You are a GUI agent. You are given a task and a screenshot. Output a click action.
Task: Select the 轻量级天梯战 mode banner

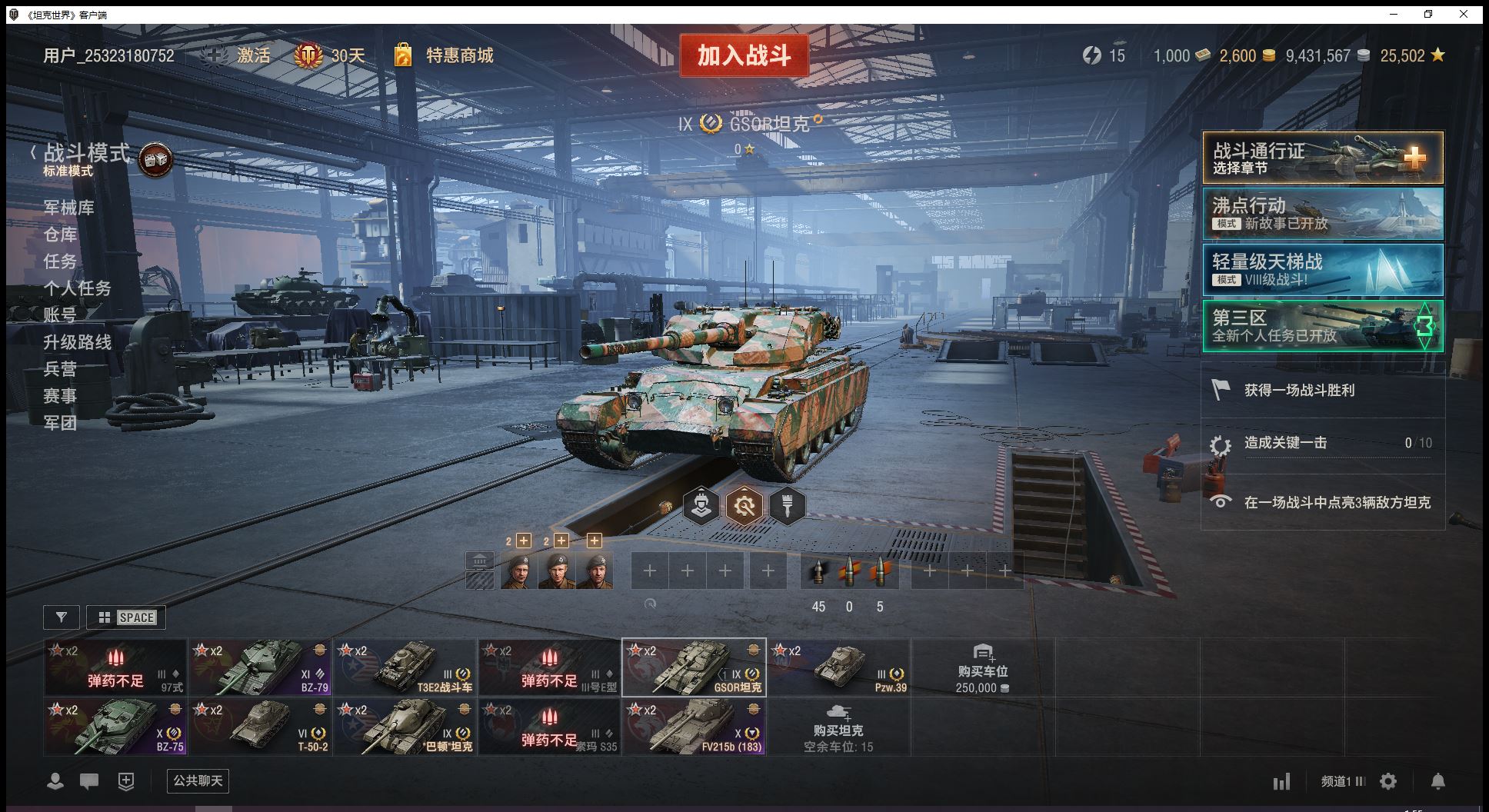pyautogui.click(x=1322, y=270)
